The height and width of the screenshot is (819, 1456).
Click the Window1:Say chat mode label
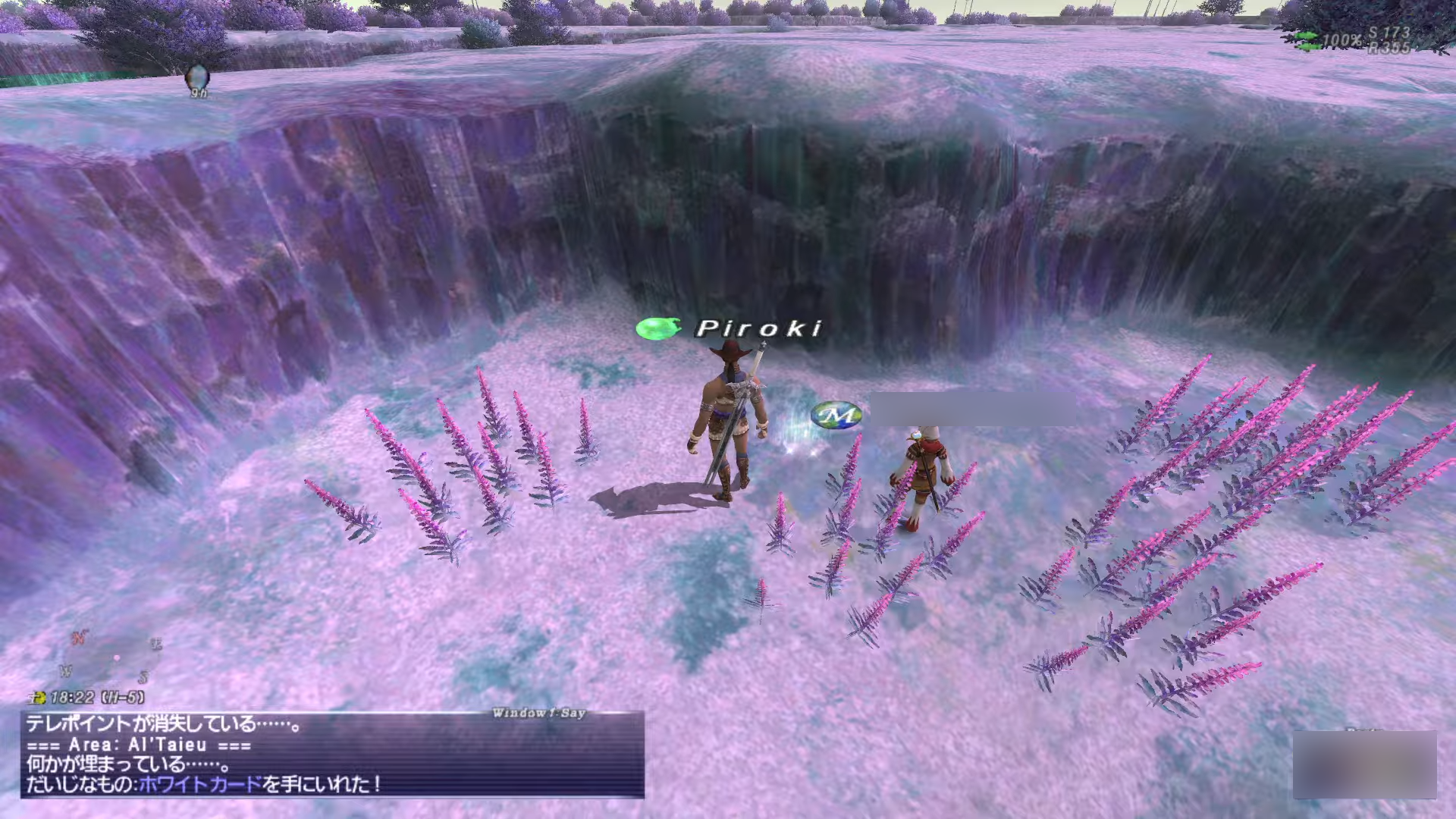(538, 713)
